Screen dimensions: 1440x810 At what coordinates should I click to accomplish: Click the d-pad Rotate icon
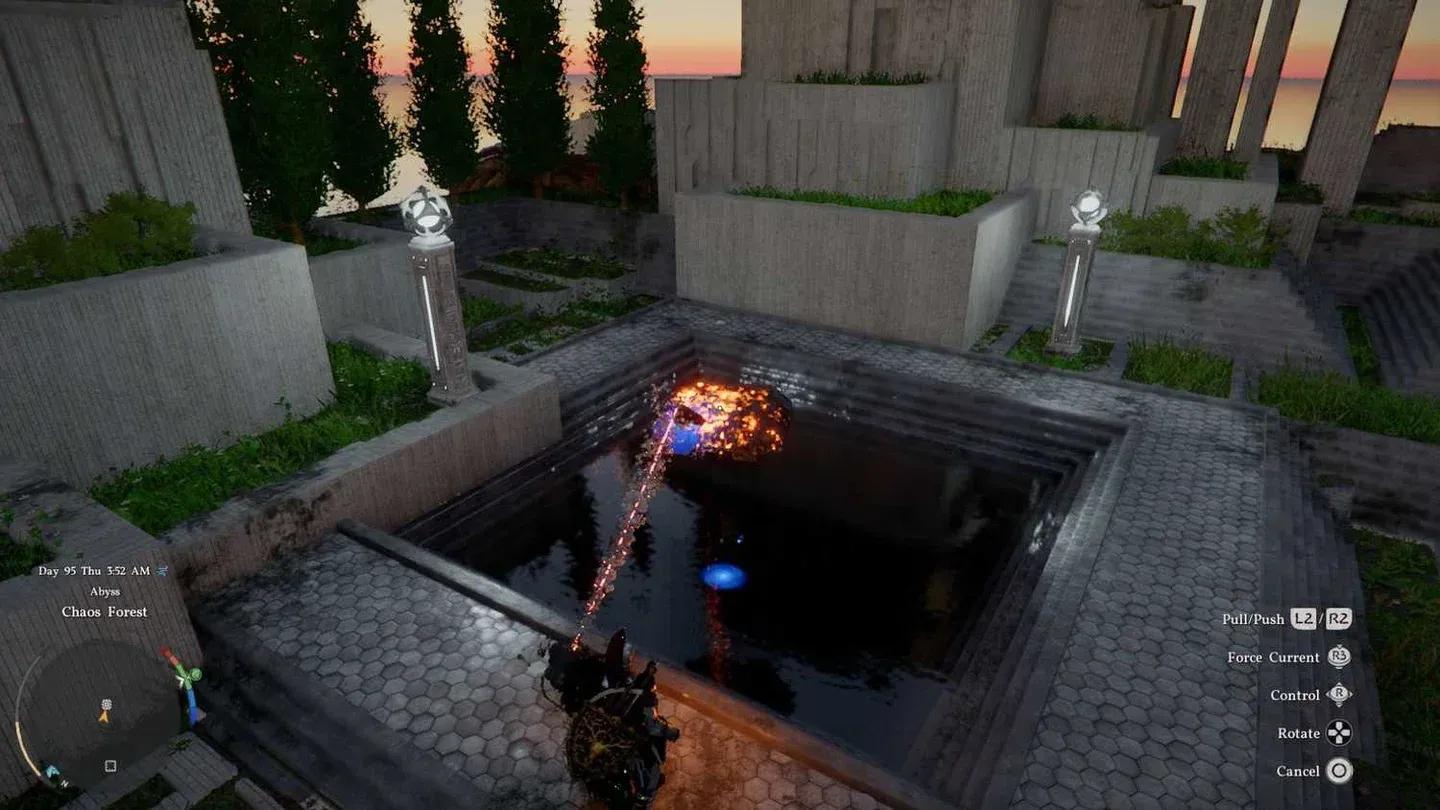point(1338,734)
